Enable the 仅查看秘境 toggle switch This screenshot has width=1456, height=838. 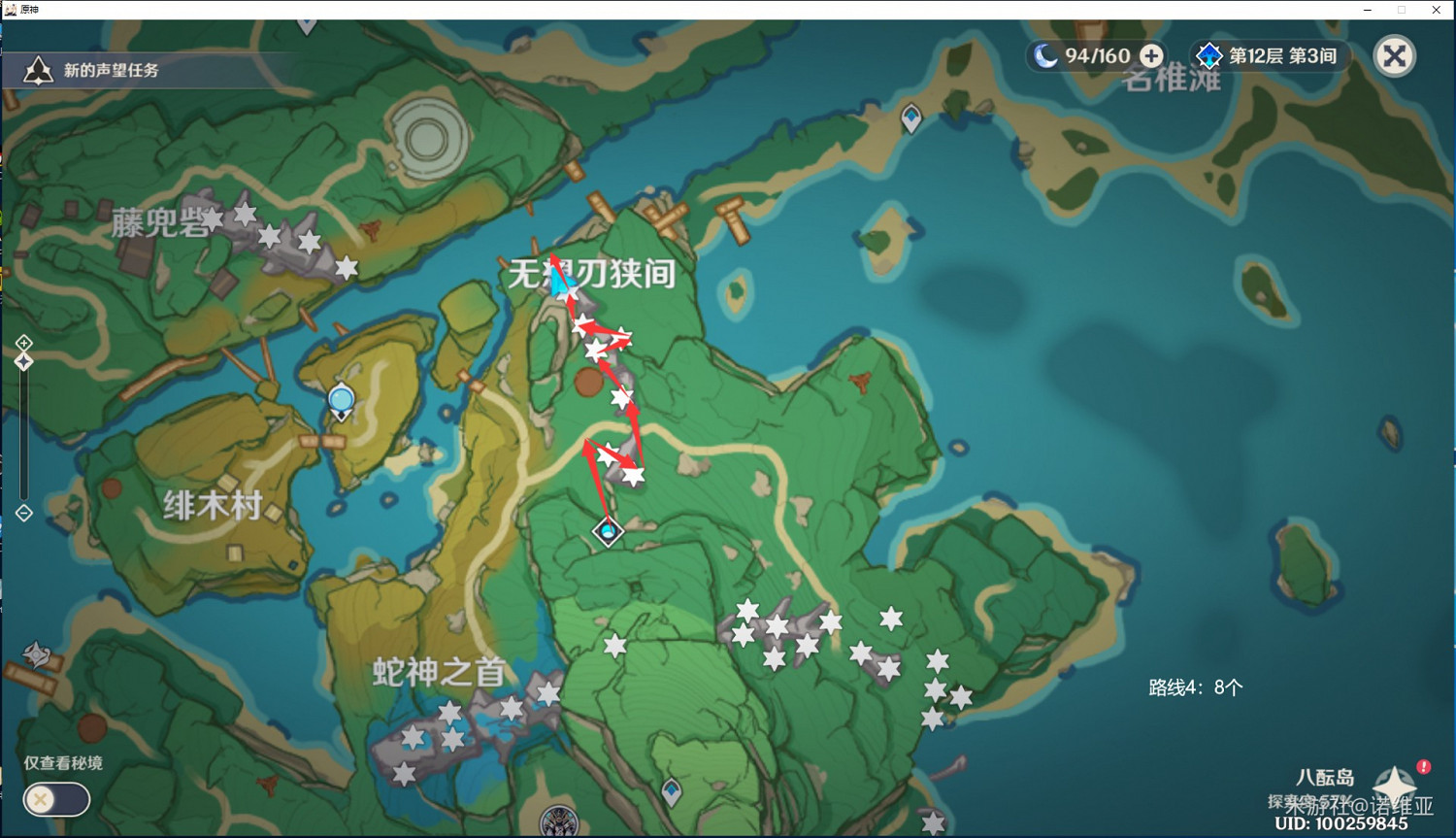56,799
